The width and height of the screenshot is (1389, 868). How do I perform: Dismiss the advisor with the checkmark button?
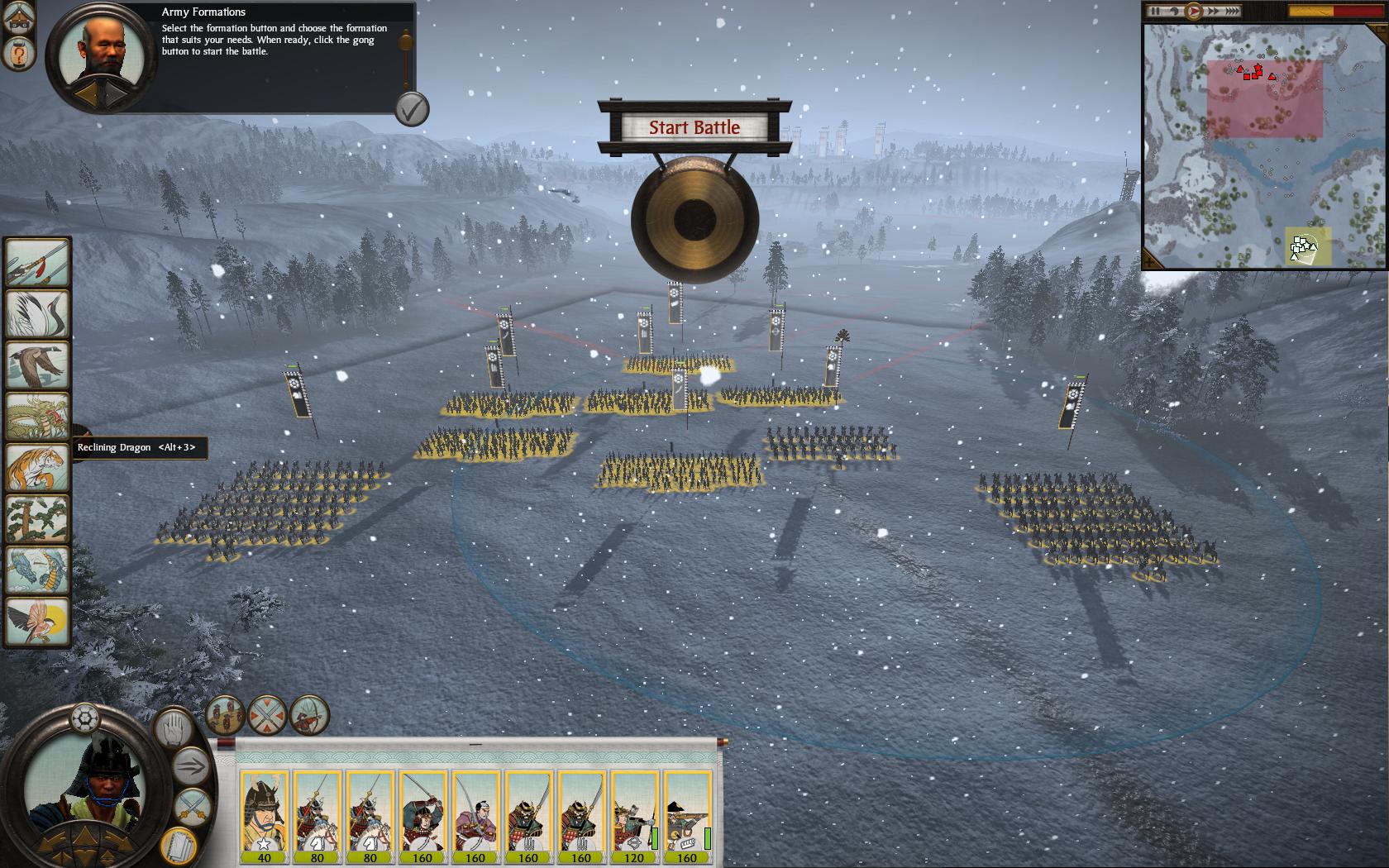[x=411, y=108]
